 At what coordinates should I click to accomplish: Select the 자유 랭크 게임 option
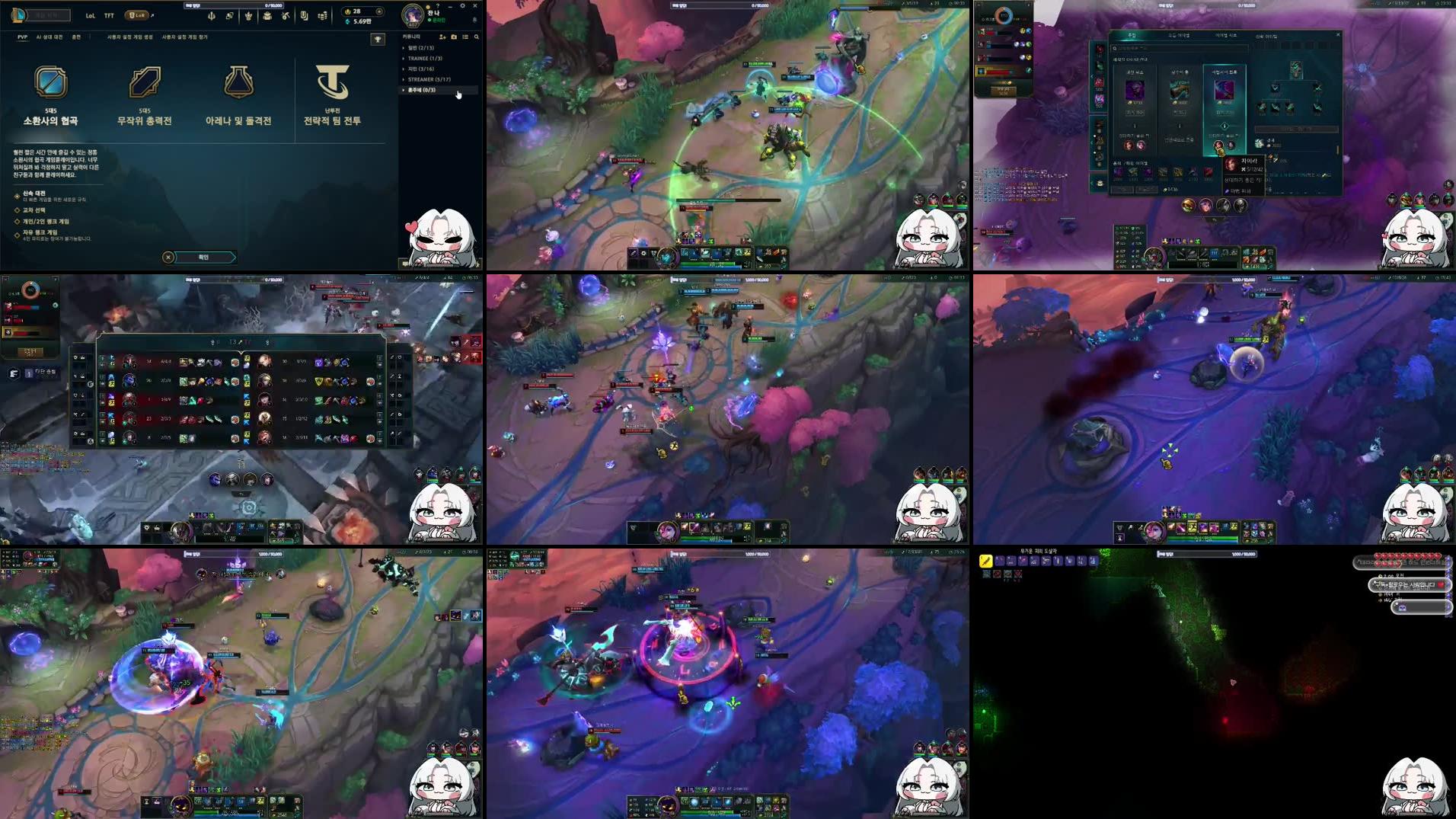[x=37, y=234]
